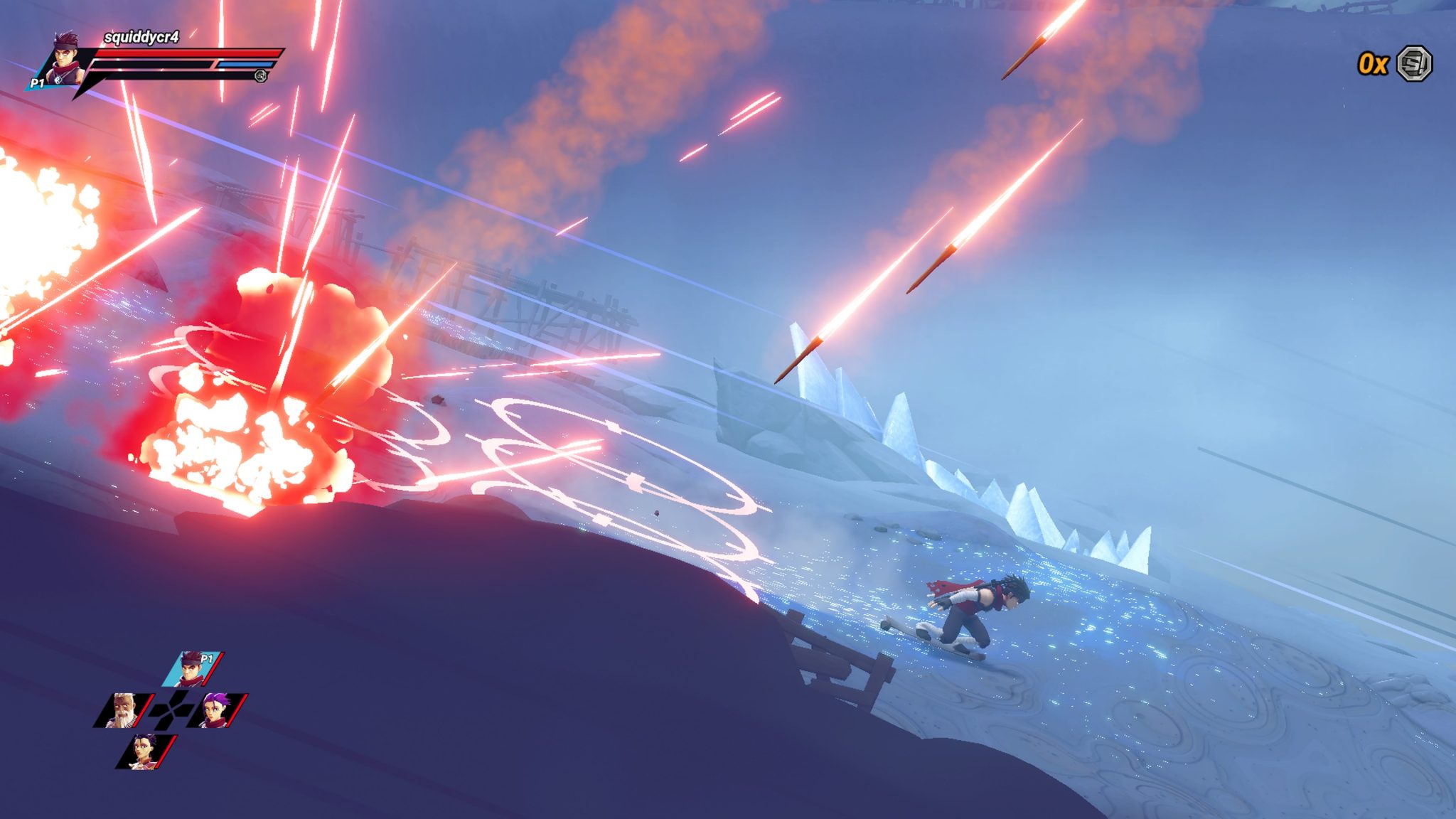The image size is (1456, 819).
Task: Click the red health bar in the HUD
Action: tap(187, 53)
